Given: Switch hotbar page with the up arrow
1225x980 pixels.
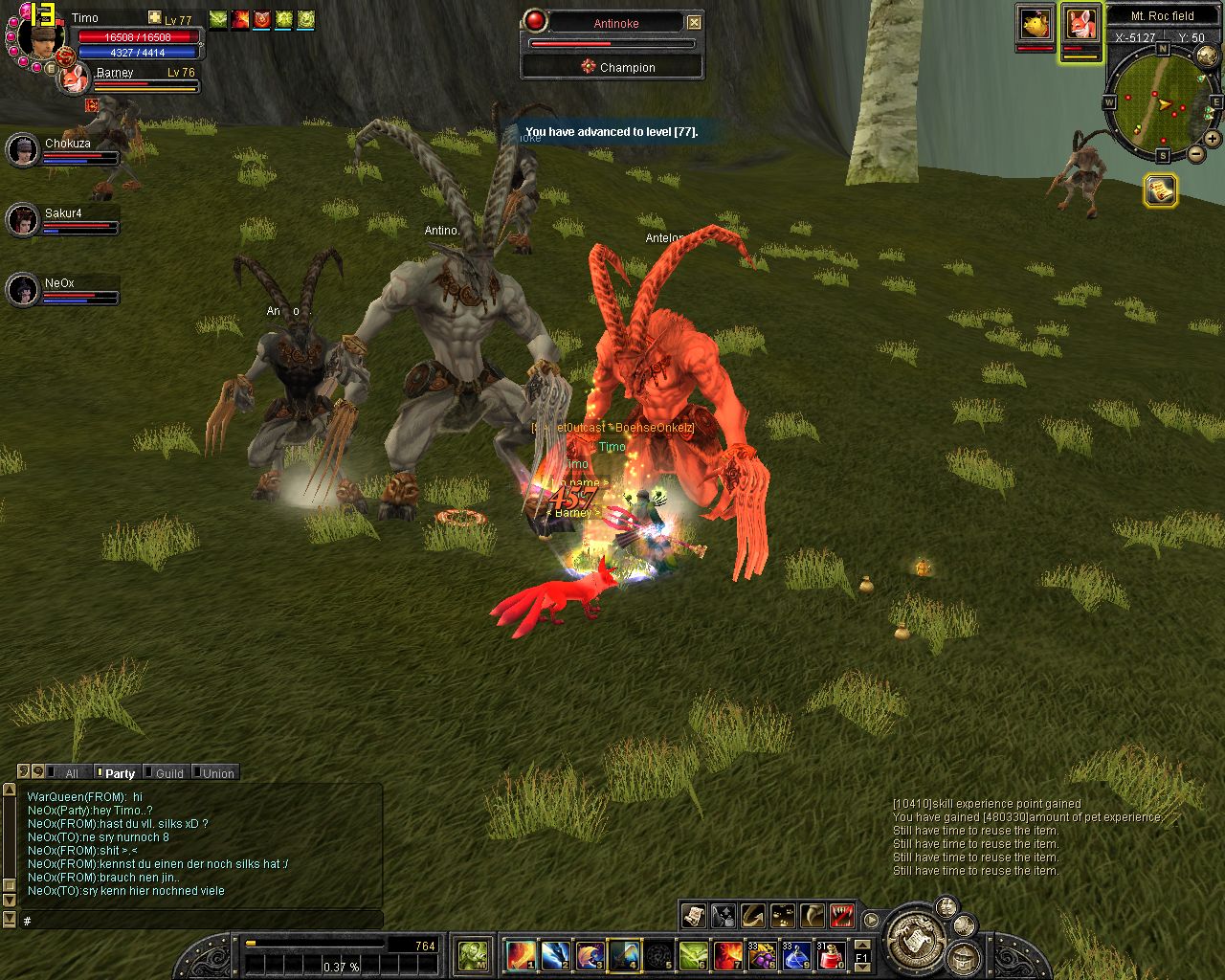Looking at the screenshot, I should 861,944.
